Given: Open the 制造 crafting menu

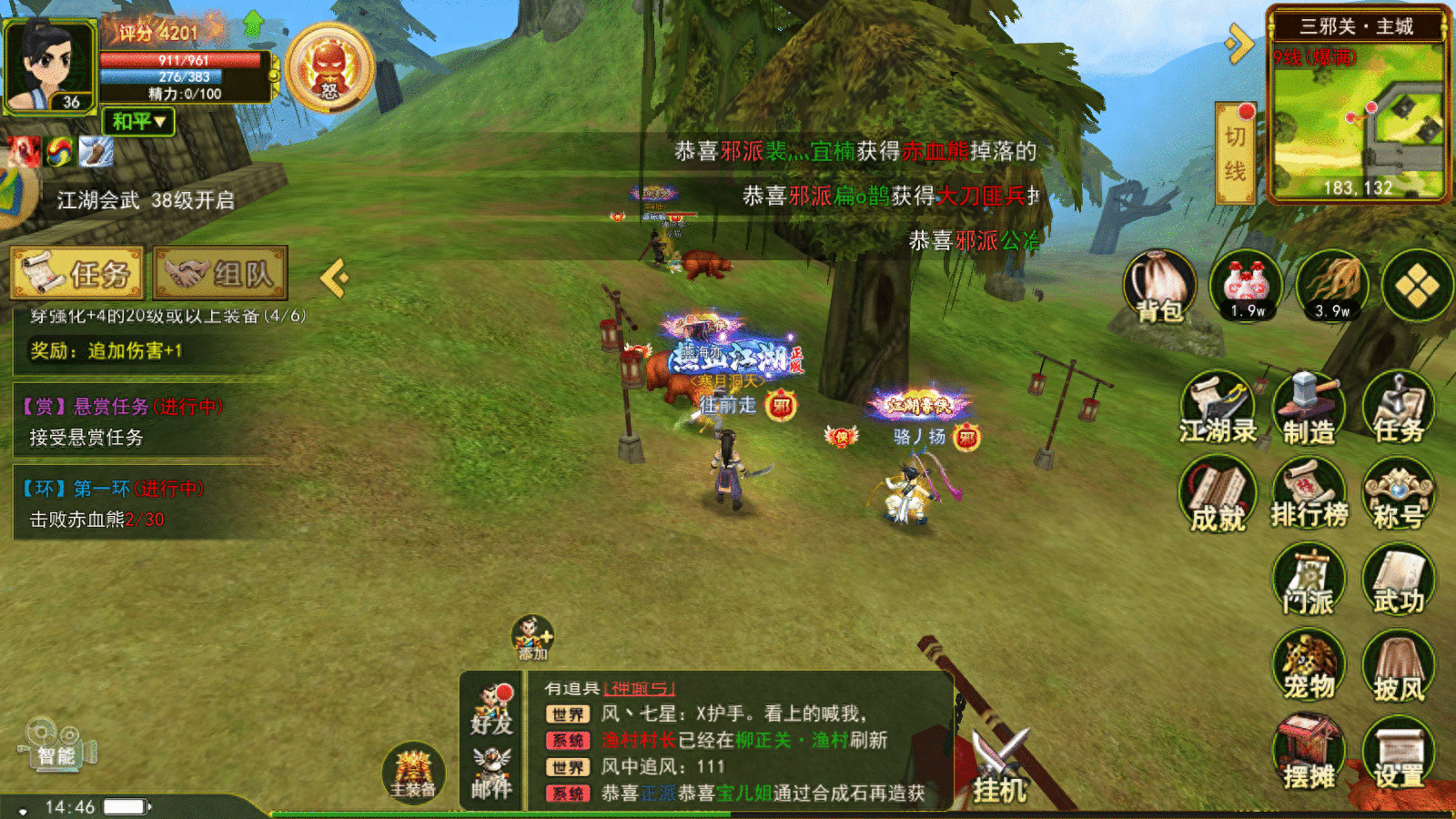Looking at the screenshot, I should (1309, 409).
